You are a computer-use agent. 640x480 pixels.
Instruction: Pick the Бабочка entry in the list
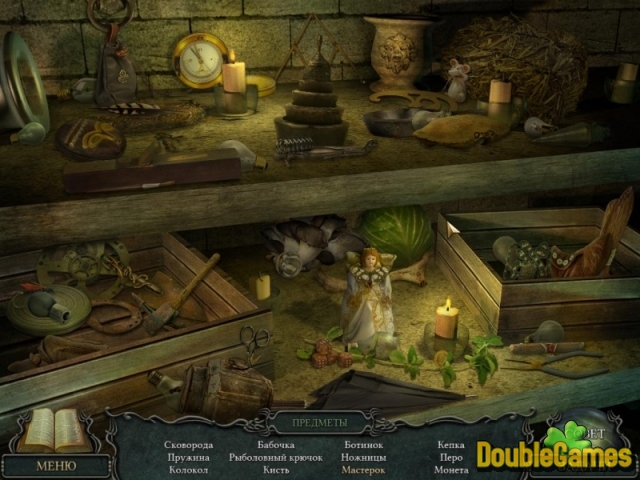[x=275, y=444]
